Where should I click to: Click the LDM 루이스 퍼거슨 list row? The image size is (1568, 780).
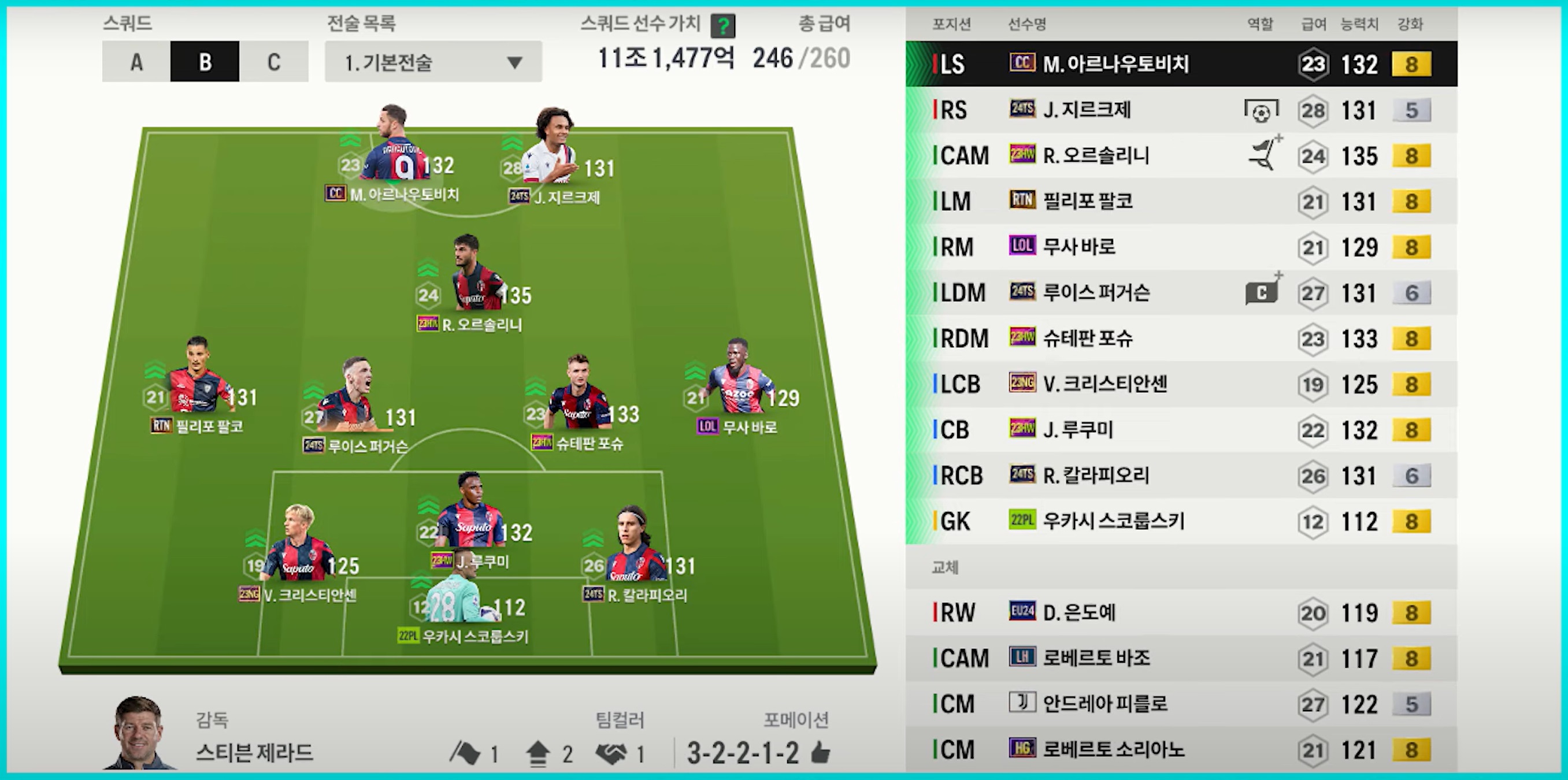tap(1181, 293)
